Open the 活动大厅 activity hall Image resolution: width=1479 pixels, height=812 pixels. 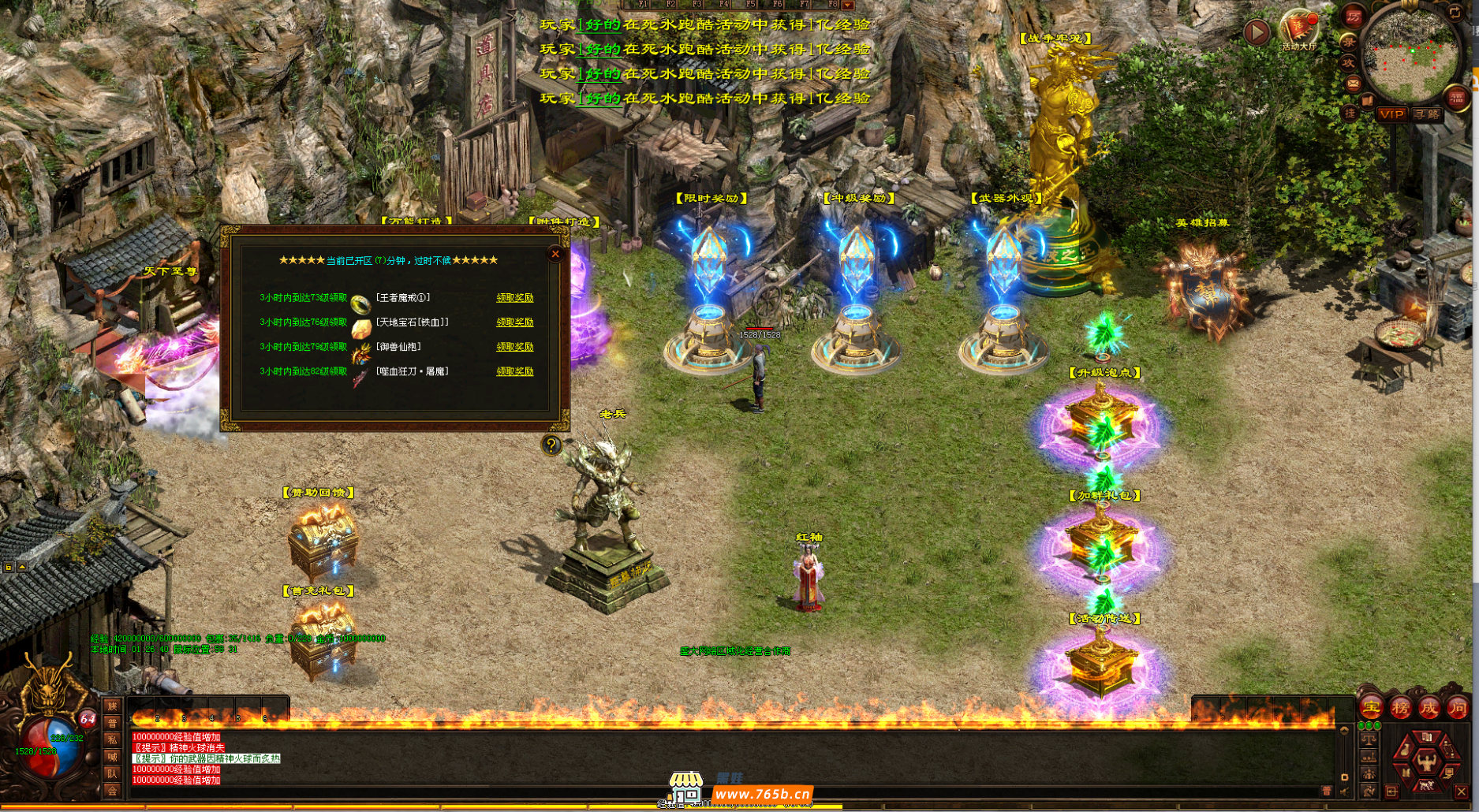click(x=1298, y=32)
